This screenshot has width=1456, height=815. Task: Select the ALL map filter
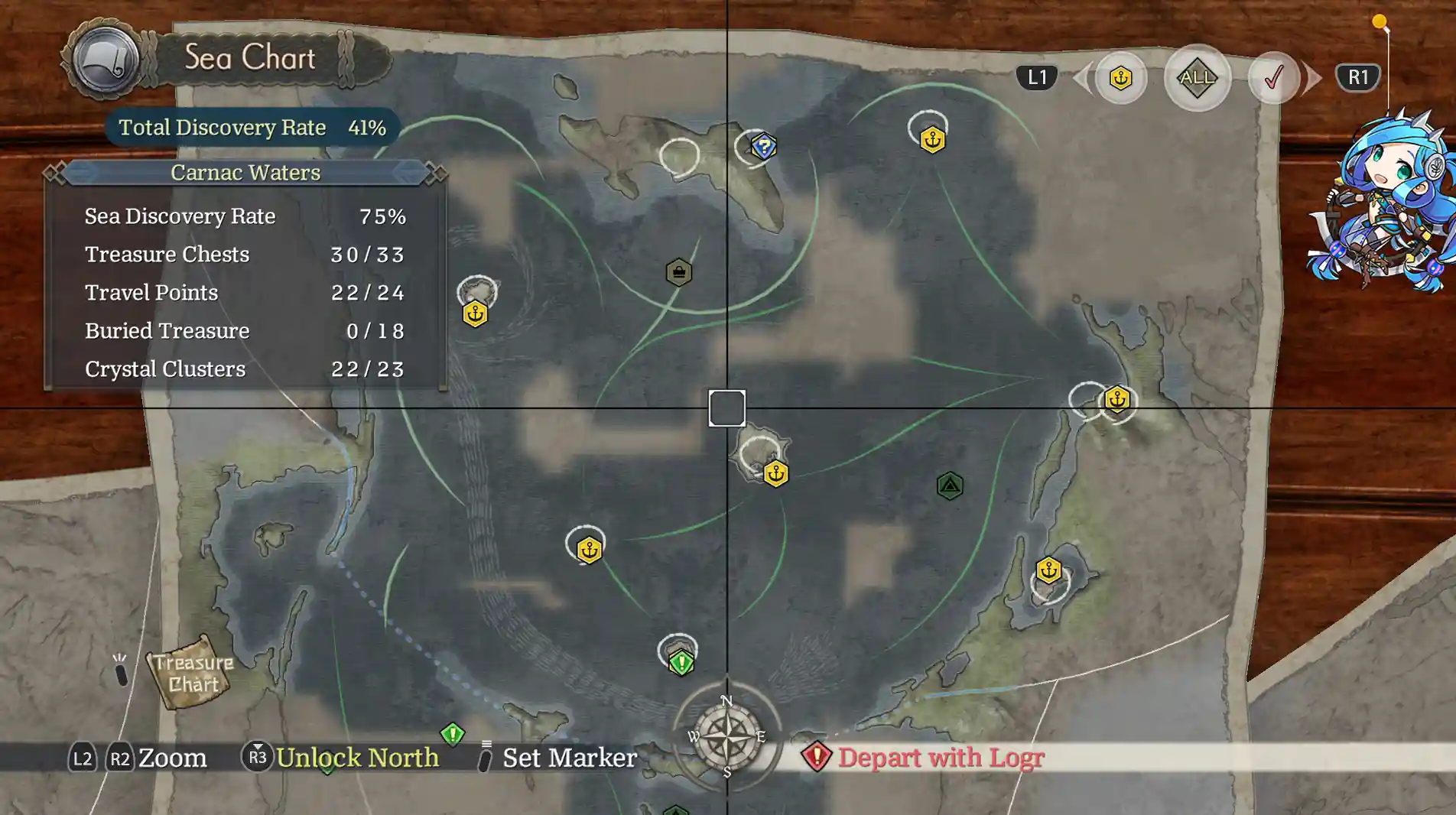coord(1197,77)
